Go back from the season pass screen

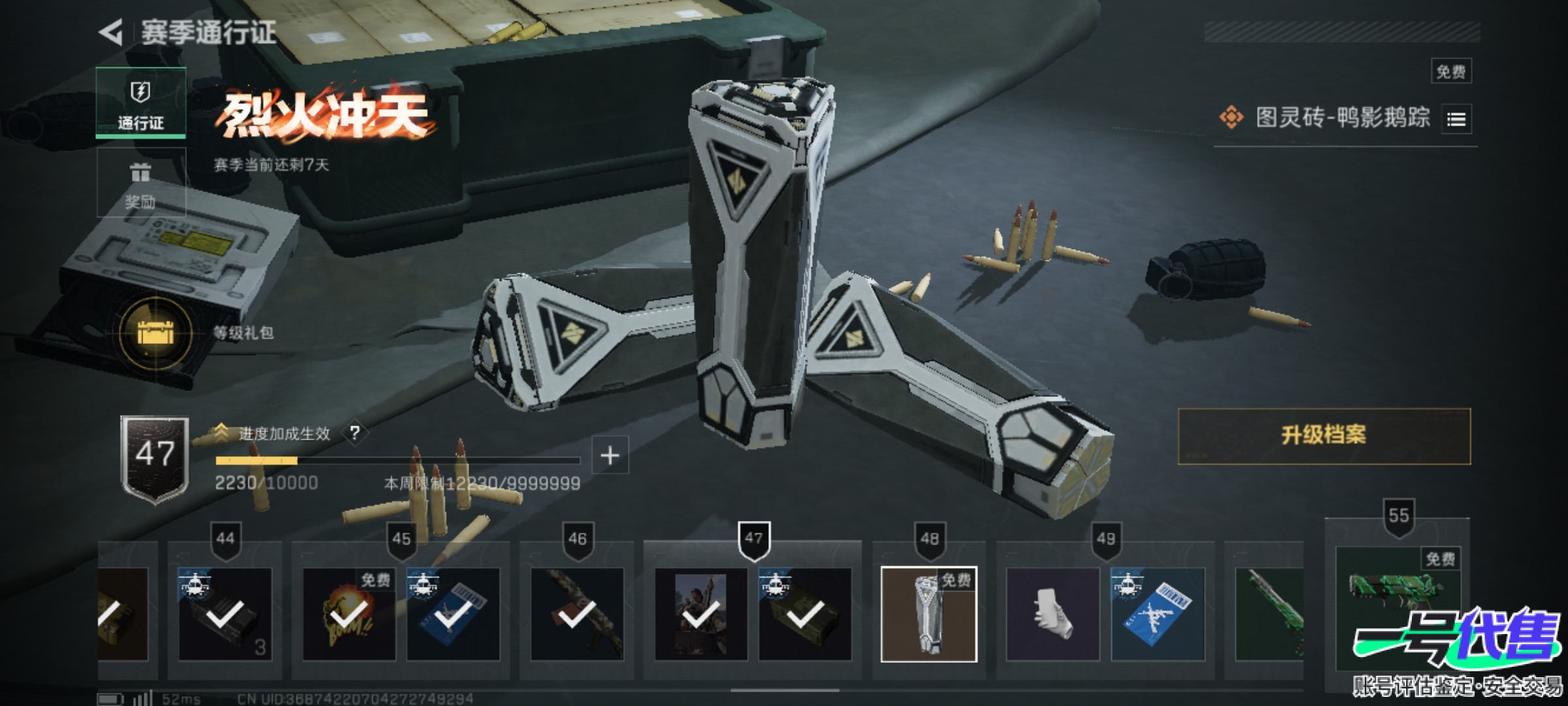pyautogui.click(x=112, y=32)
